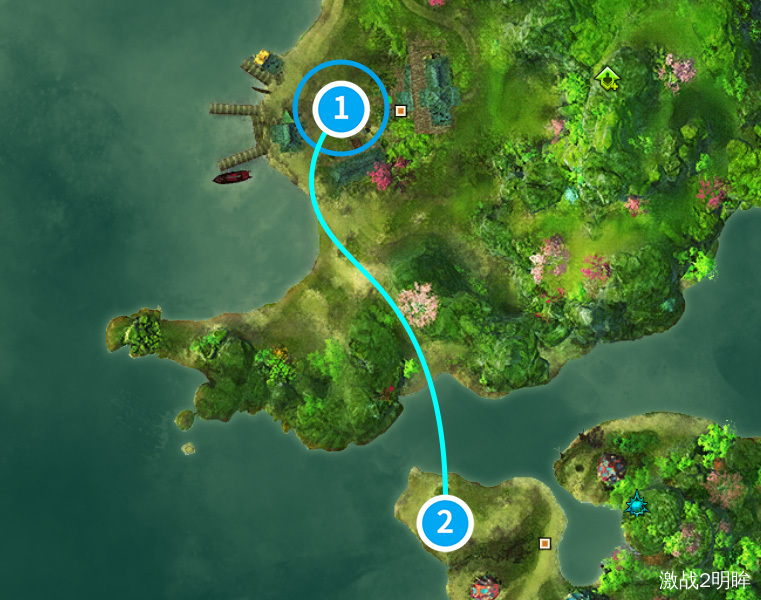Viewport: 761px width, 600px height.
Task: Select the orange square marker near marker 2
Action: pyautogui.click(x=545, y=543)
